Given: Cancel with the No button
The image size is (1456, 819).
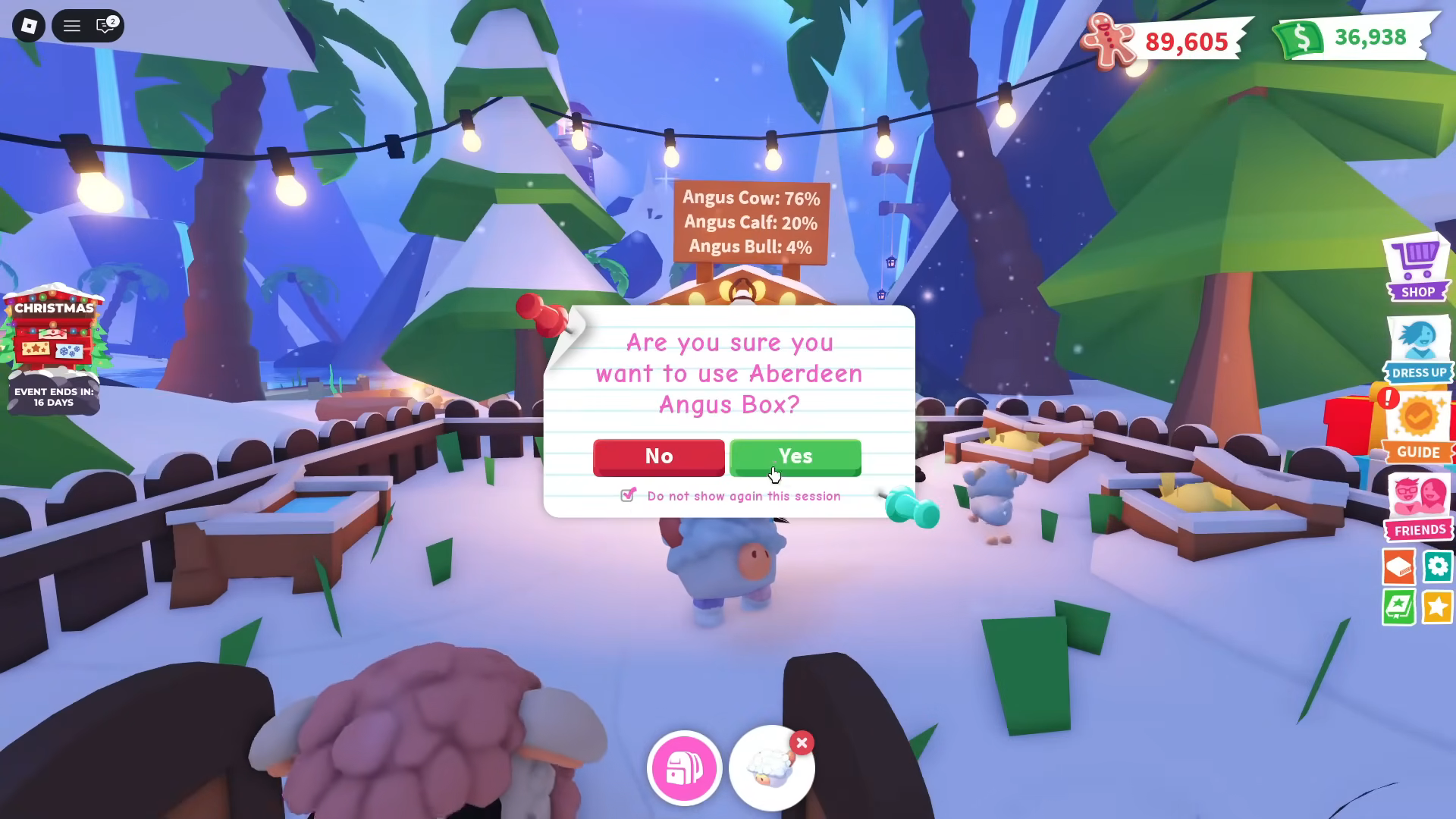Looking at the screenshot, I should tap(658, 457).
